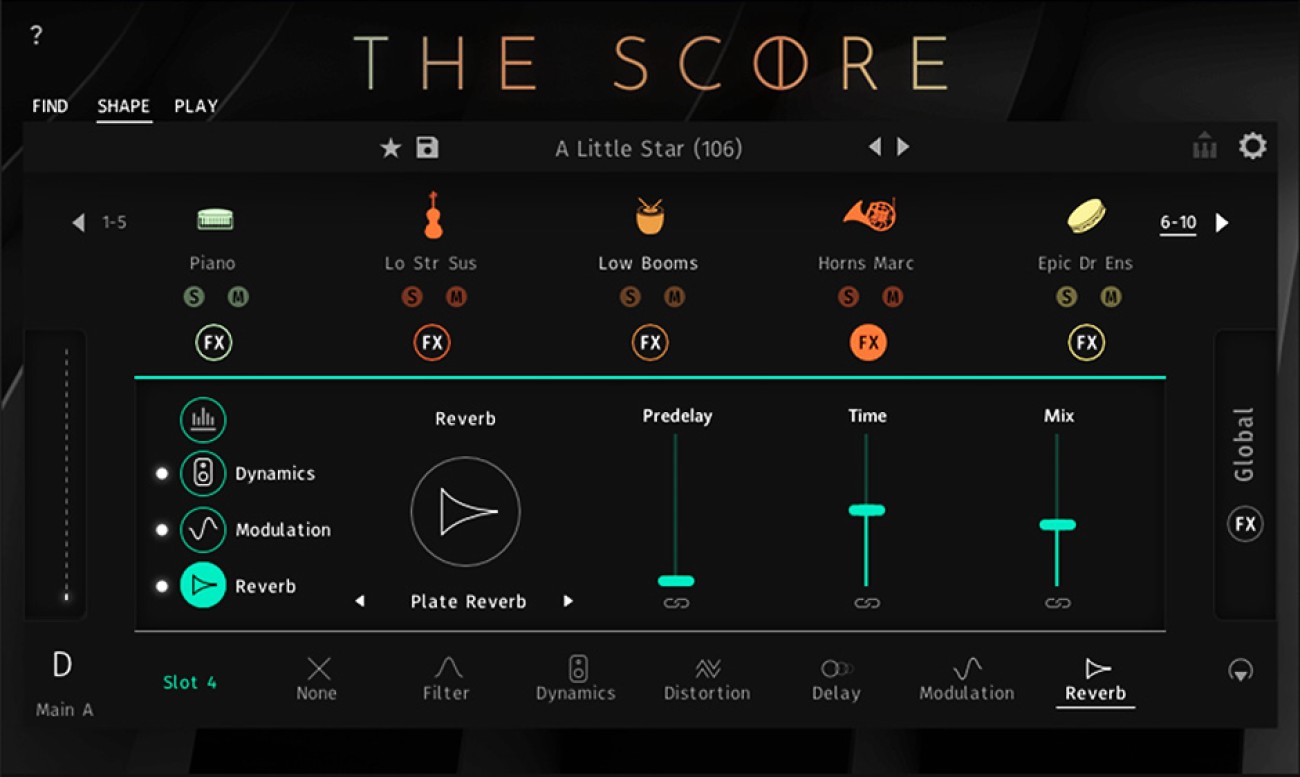
Task: Click the settings gear icon
Action: click(x=1252, y=145)
